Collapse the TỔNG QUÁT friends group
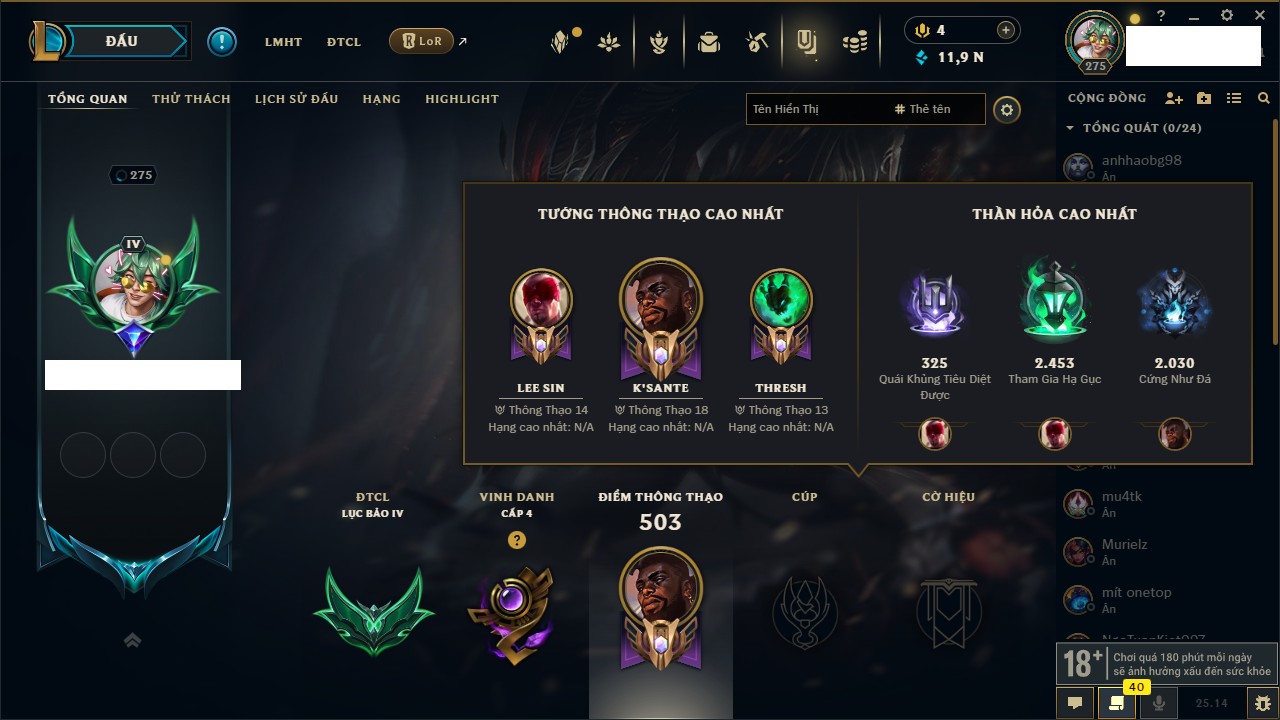Viewport: 1280px width, 720px height. click(1070, 128)
